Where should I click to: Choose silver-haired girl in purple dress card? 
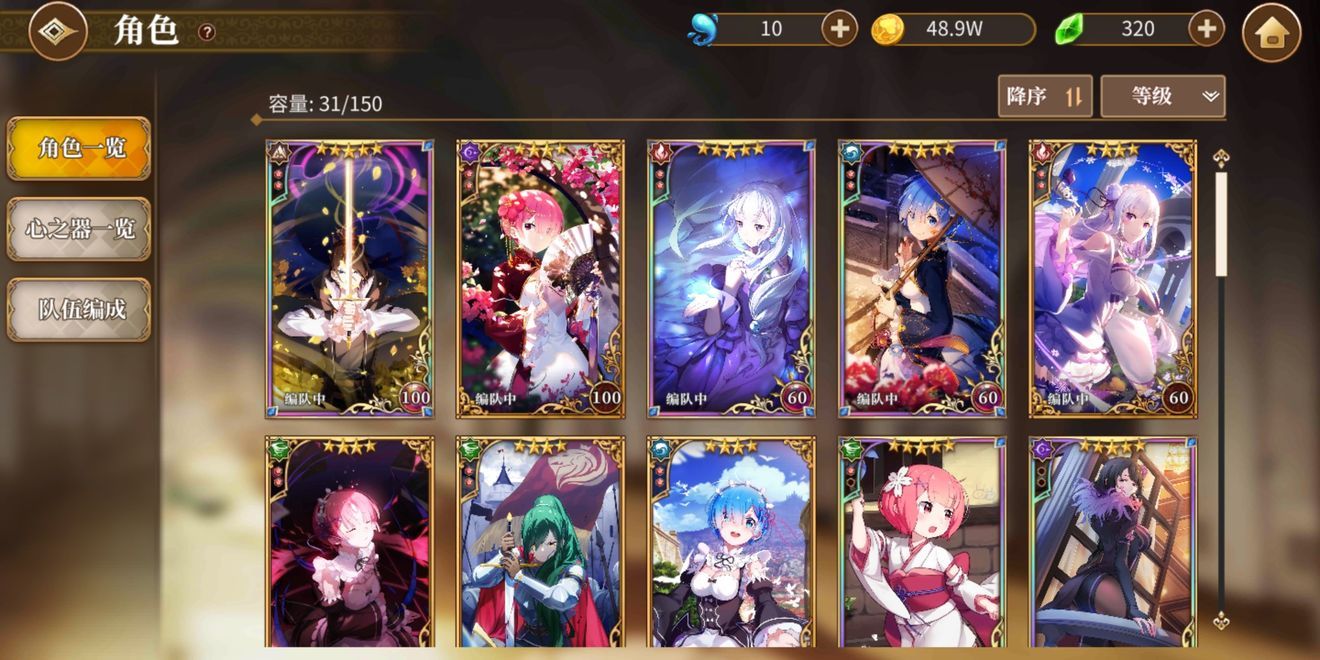(x=731, y=278)
